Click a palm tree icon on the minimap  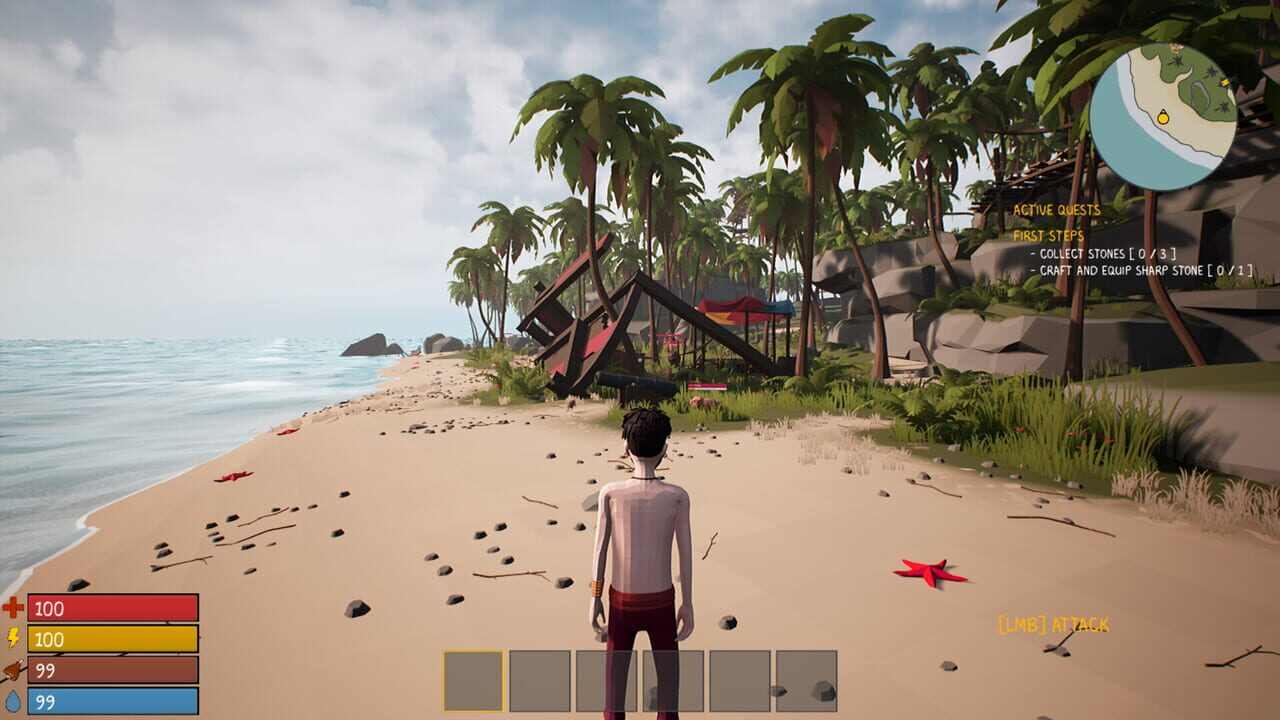tap(1178, 61)
